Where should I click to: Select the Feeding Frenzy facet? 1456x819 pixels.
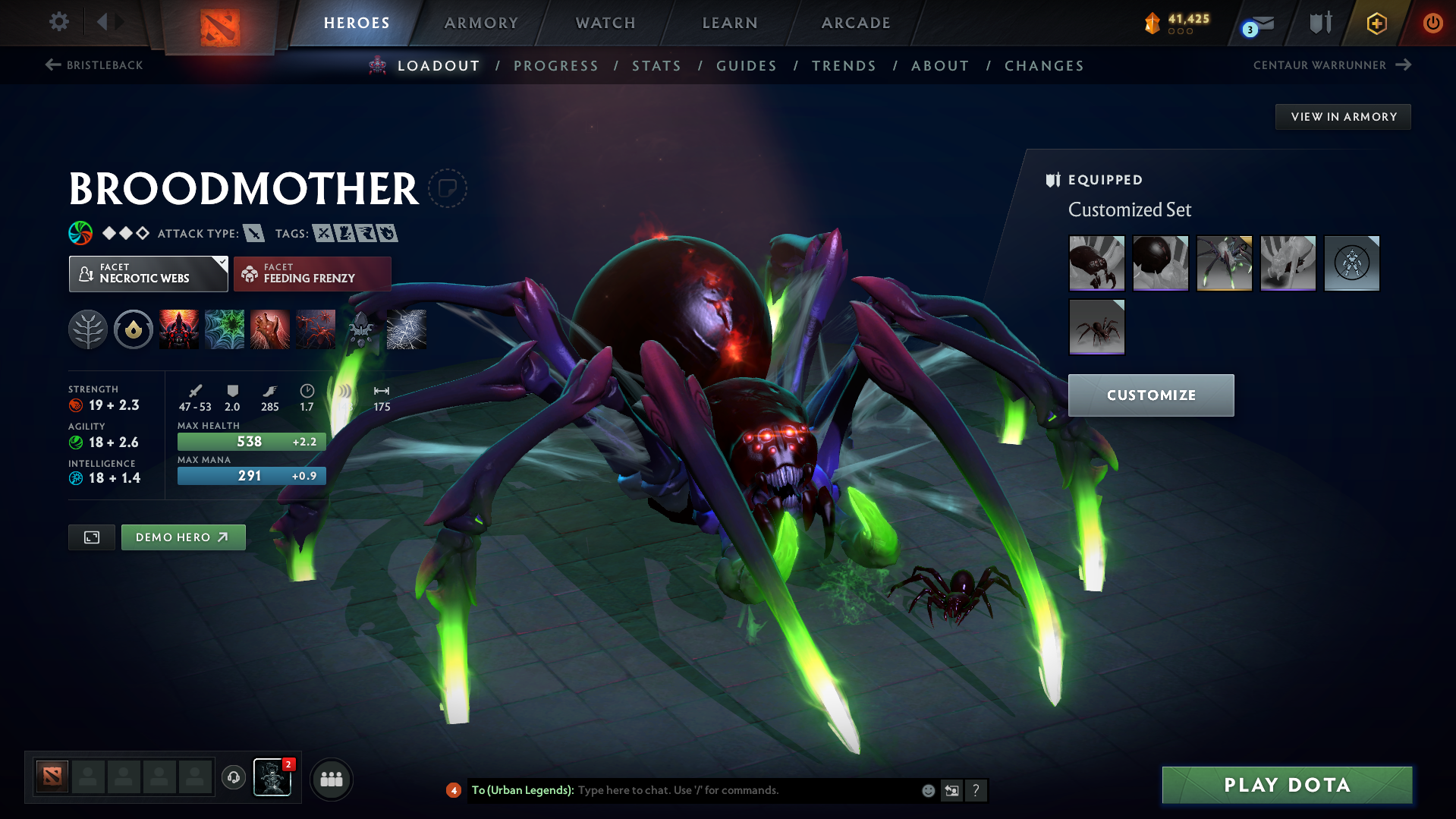312,273
